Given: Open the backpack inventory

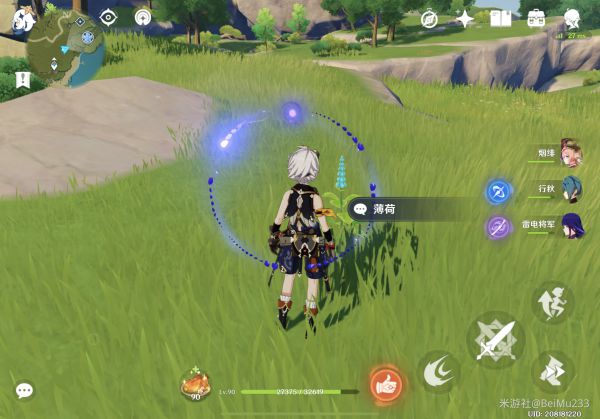Looking at the screenshot, I should click(x=537, y=18).
